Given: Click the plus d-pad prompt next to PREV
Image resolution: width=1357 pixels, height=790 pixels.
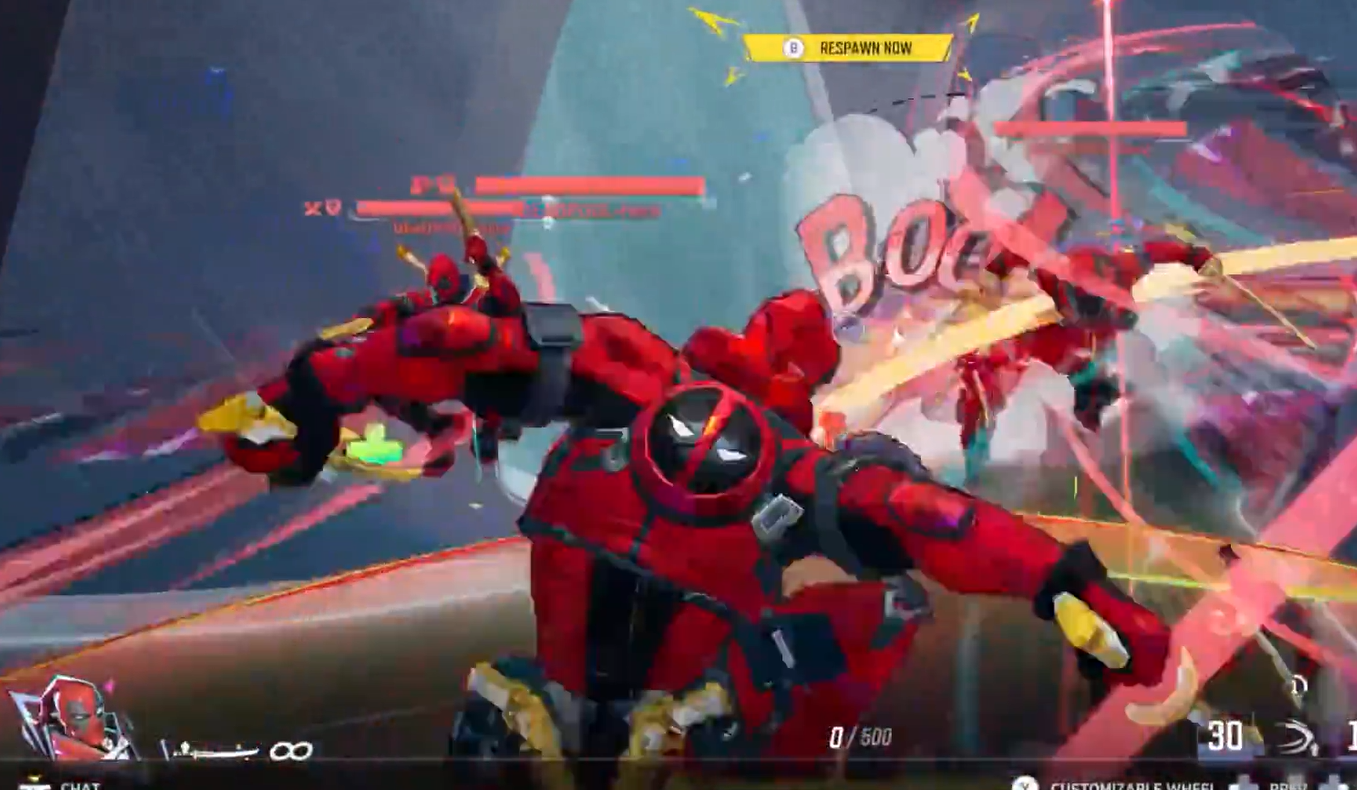Looking at the screenshot, I should [x=1243, y=783].
